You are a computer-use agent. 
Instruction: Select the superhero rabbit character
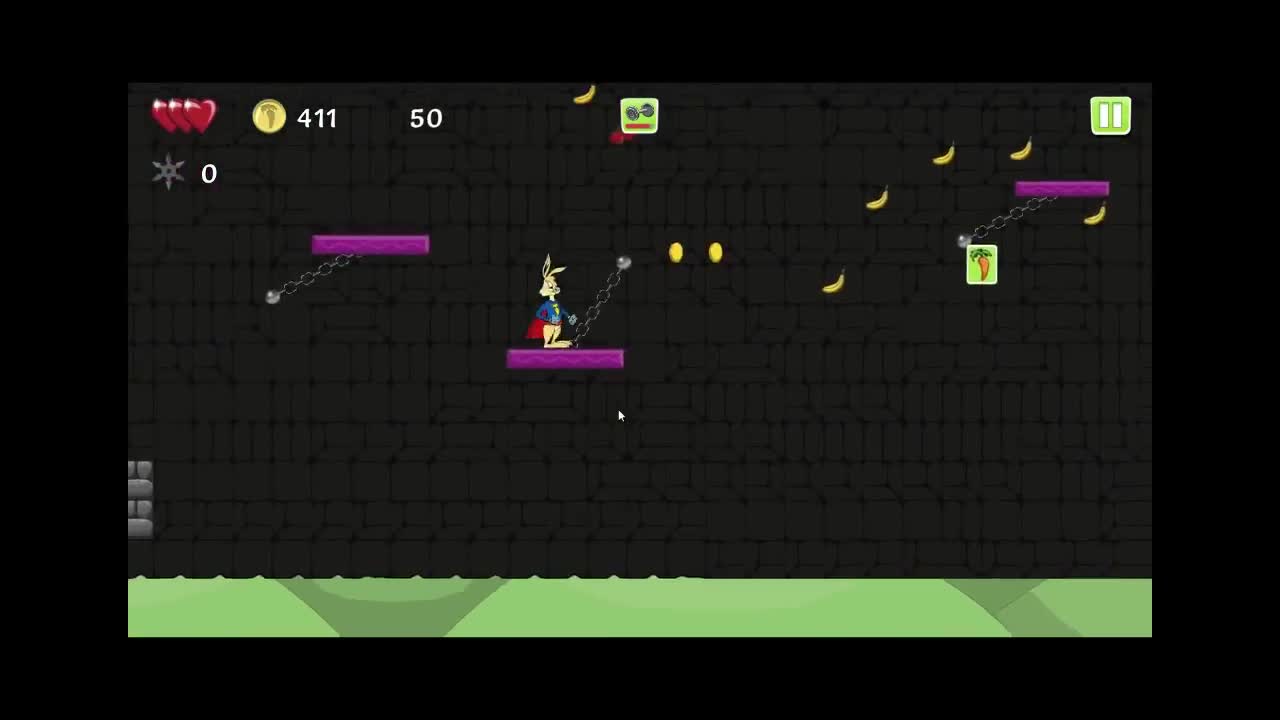[553, 305]
